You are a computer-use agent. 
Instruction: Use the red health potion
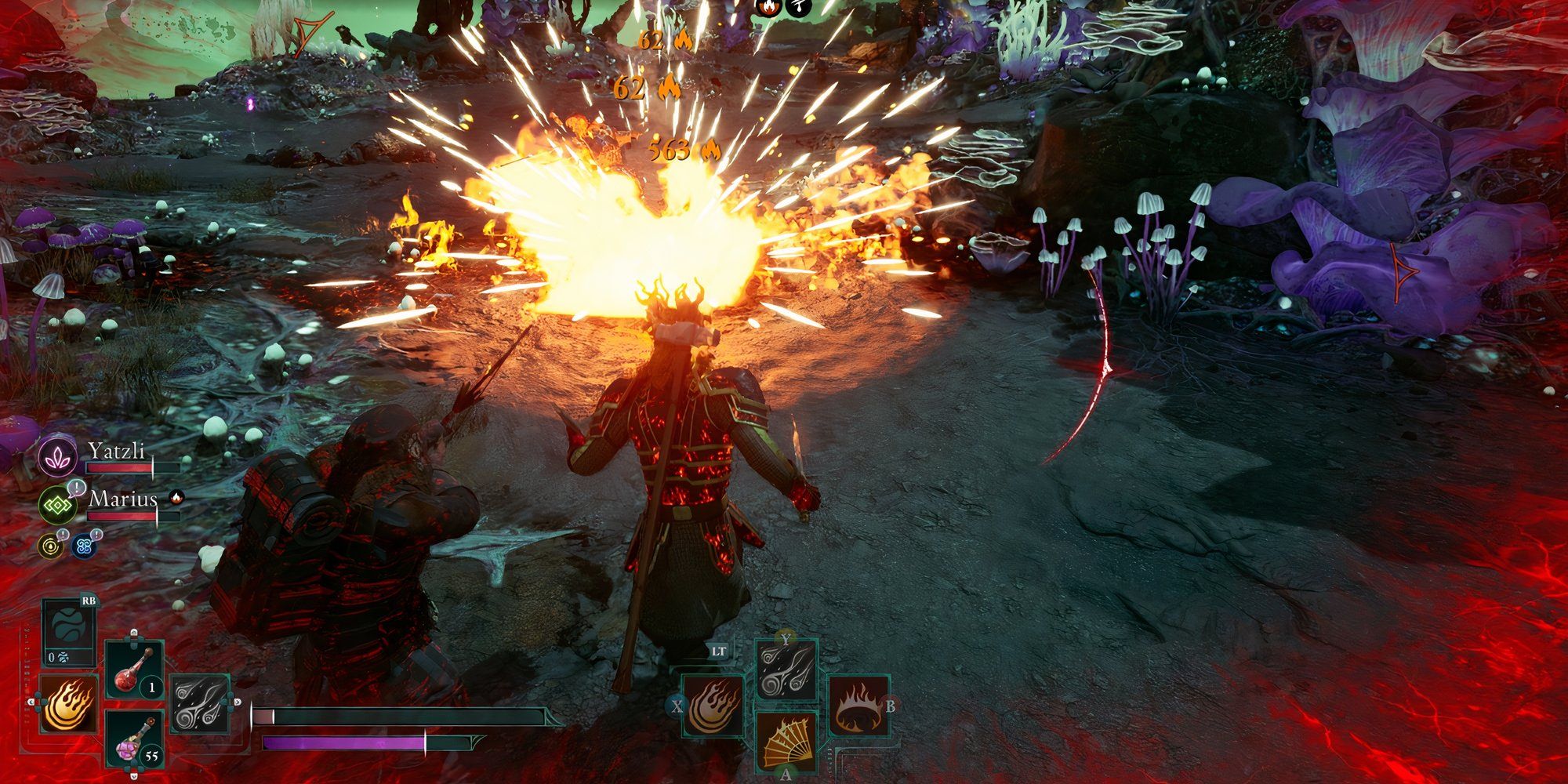[134, 672]
